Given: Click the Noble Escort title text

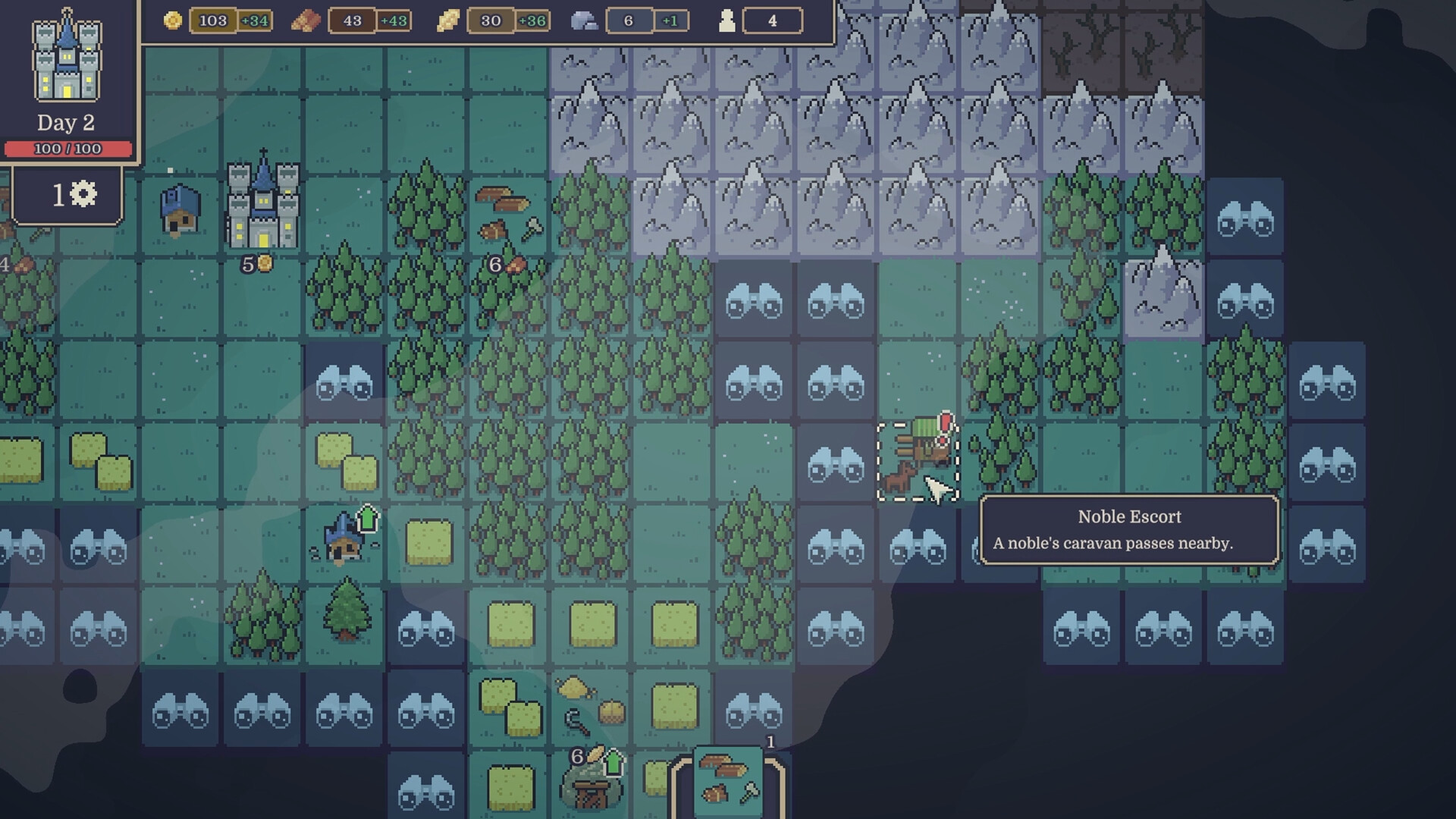Looking at the screenshot, I should (1129, 516).
